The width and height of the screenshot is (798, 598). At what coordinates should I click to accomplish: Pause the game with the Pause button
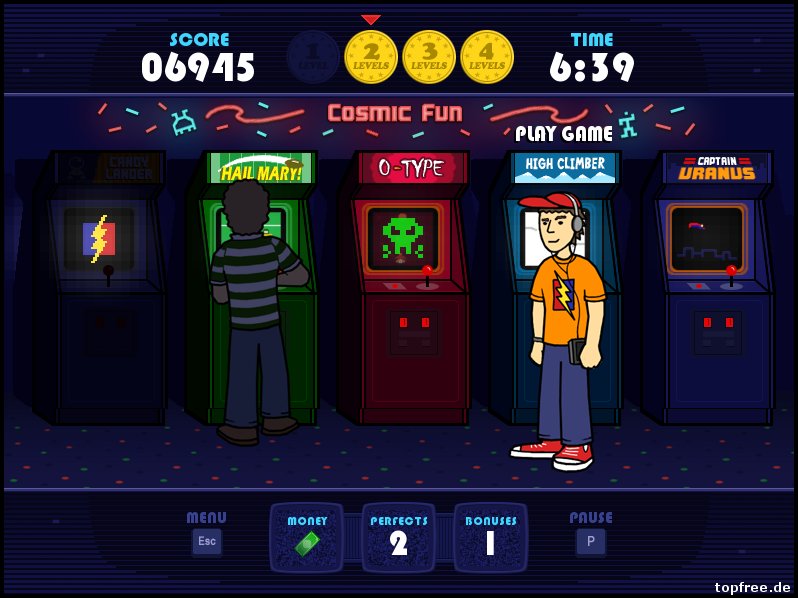[590, 541]
